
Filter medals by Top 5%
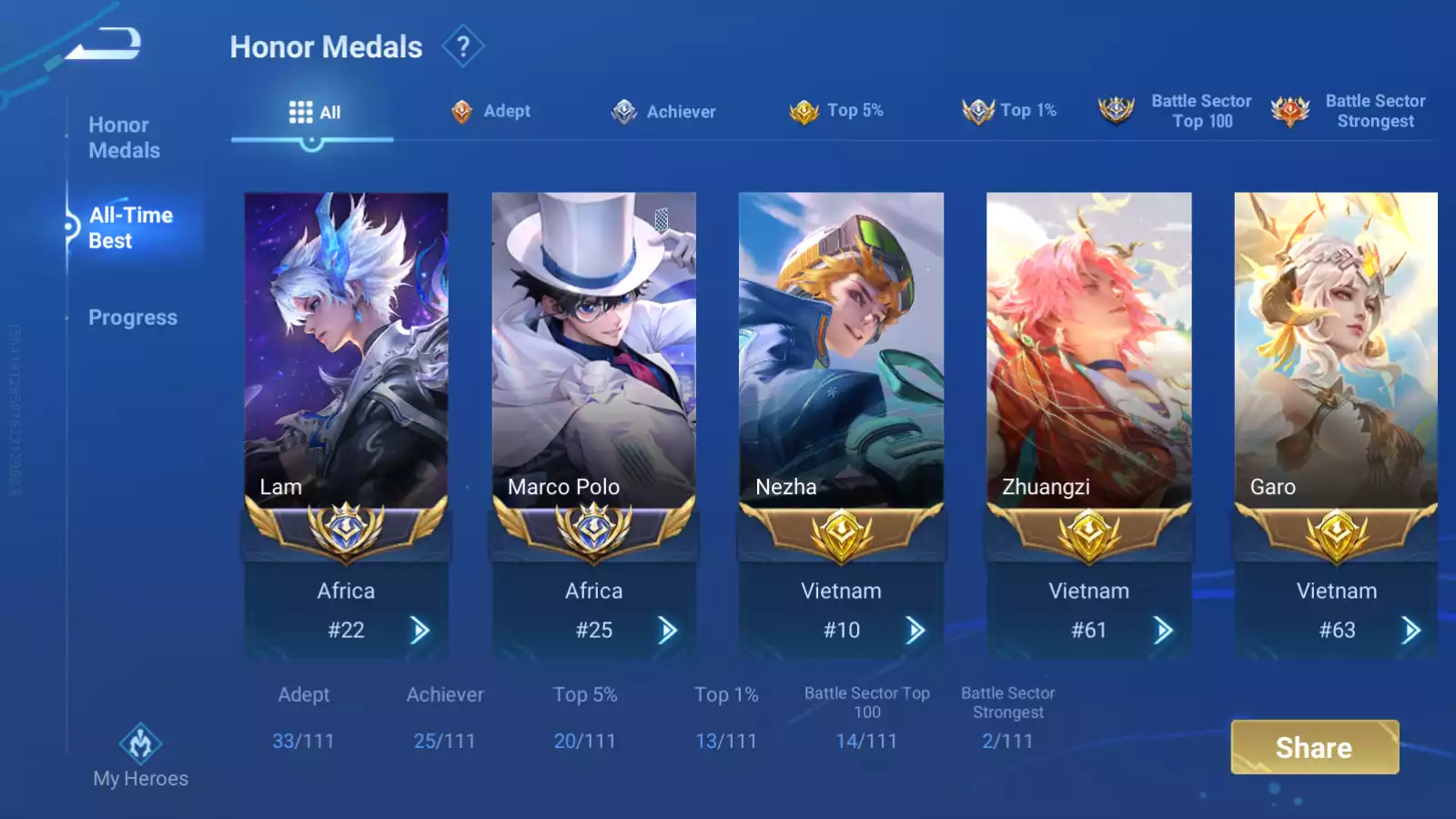pyautogui.click(x=836, y=111)
